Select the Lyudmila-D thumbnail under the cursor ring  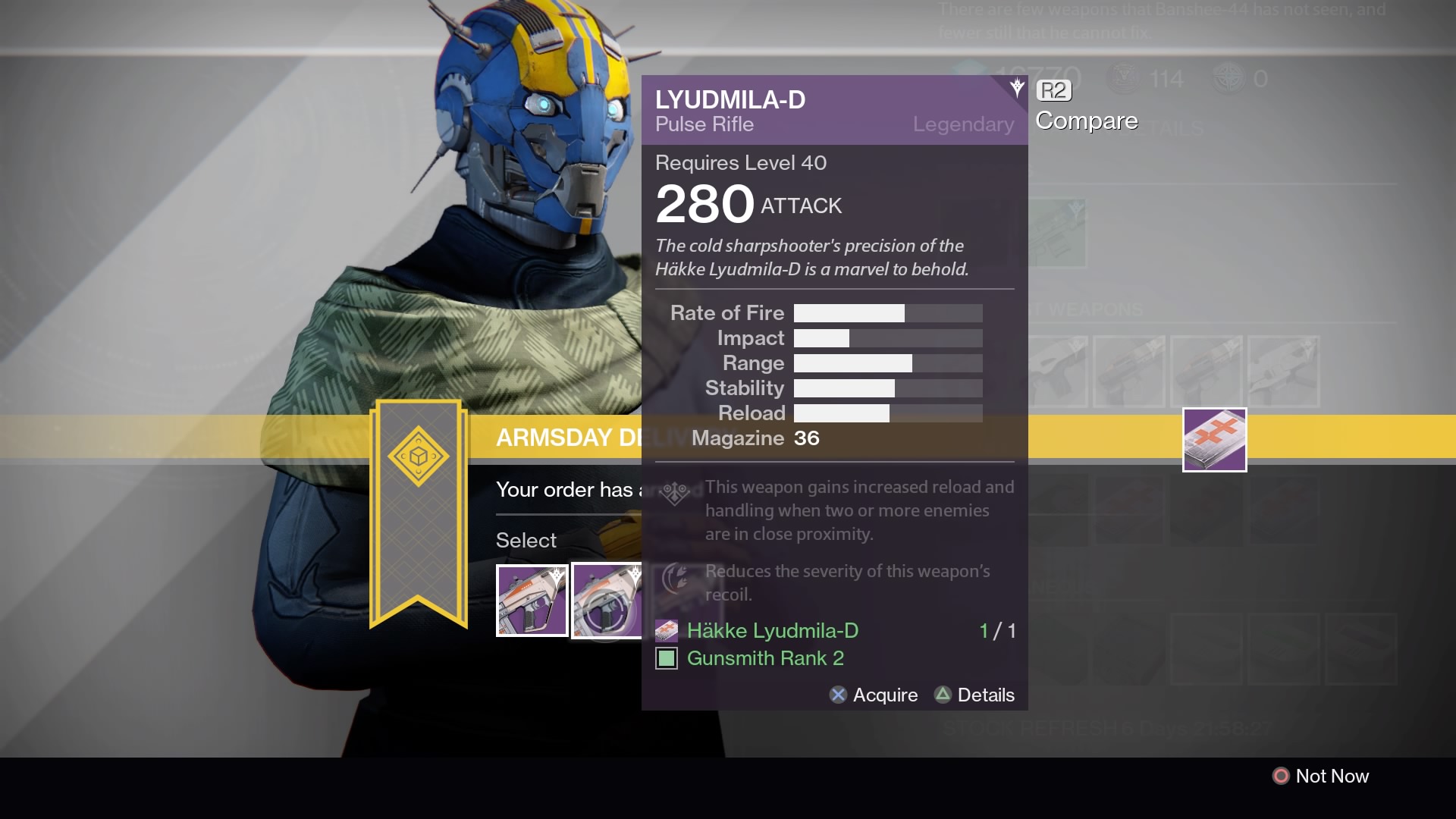point(607,601)
